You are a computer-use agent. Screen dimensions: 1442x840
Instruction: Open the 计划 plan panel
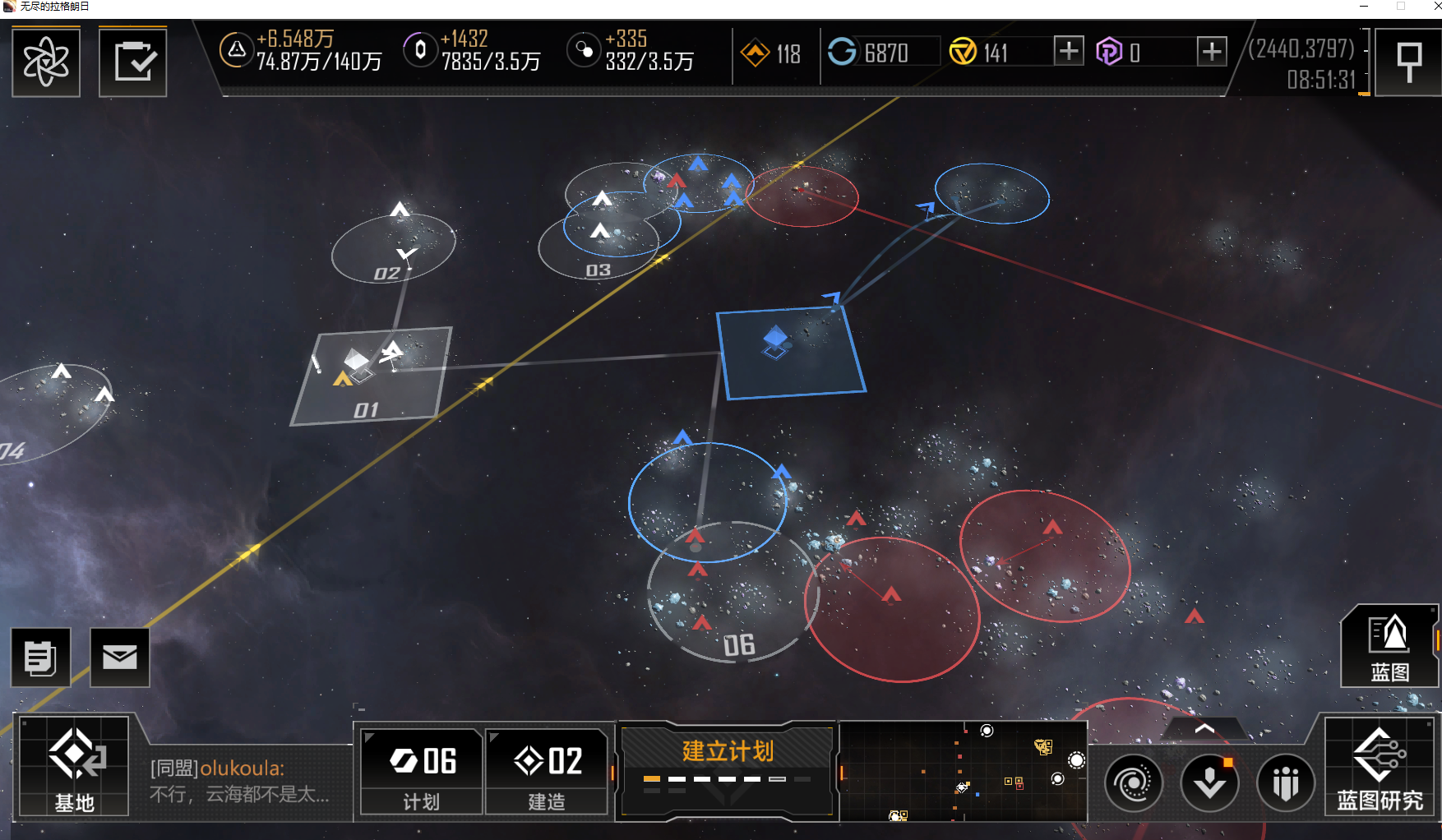(x=422, y=772)
